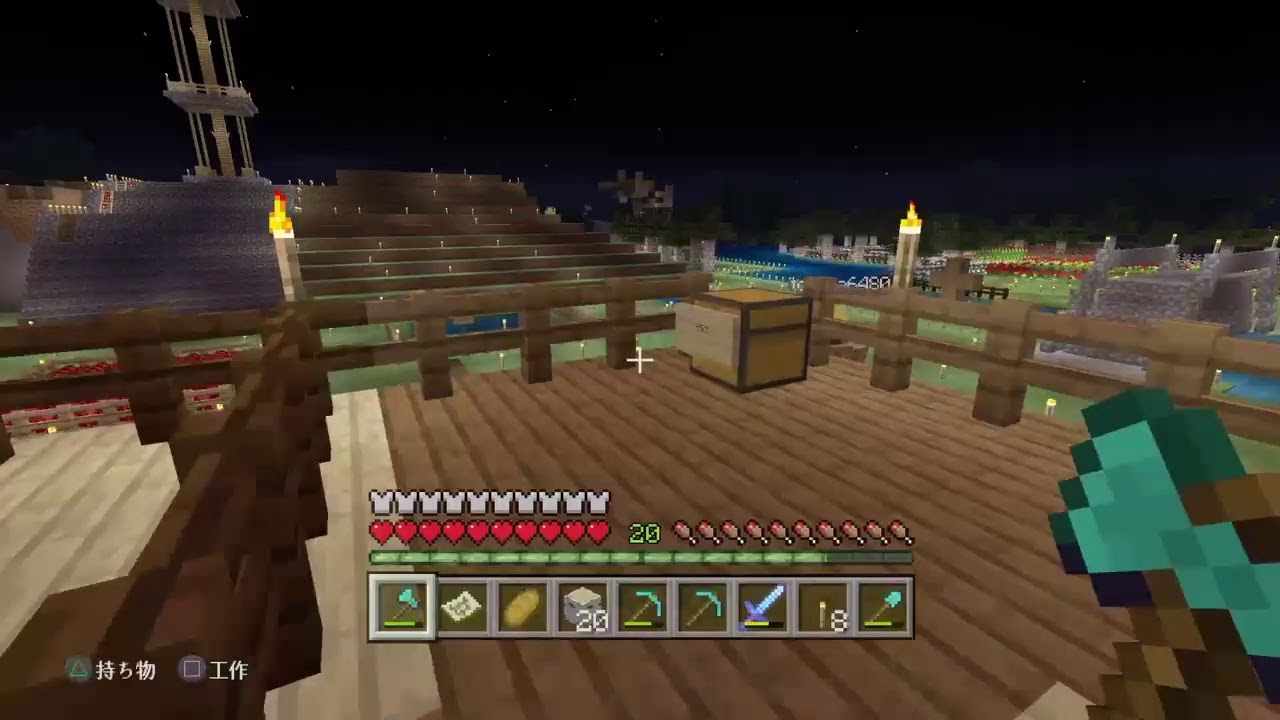Click the first armor icon above the hearts
1280x720 pixels.
381,502
